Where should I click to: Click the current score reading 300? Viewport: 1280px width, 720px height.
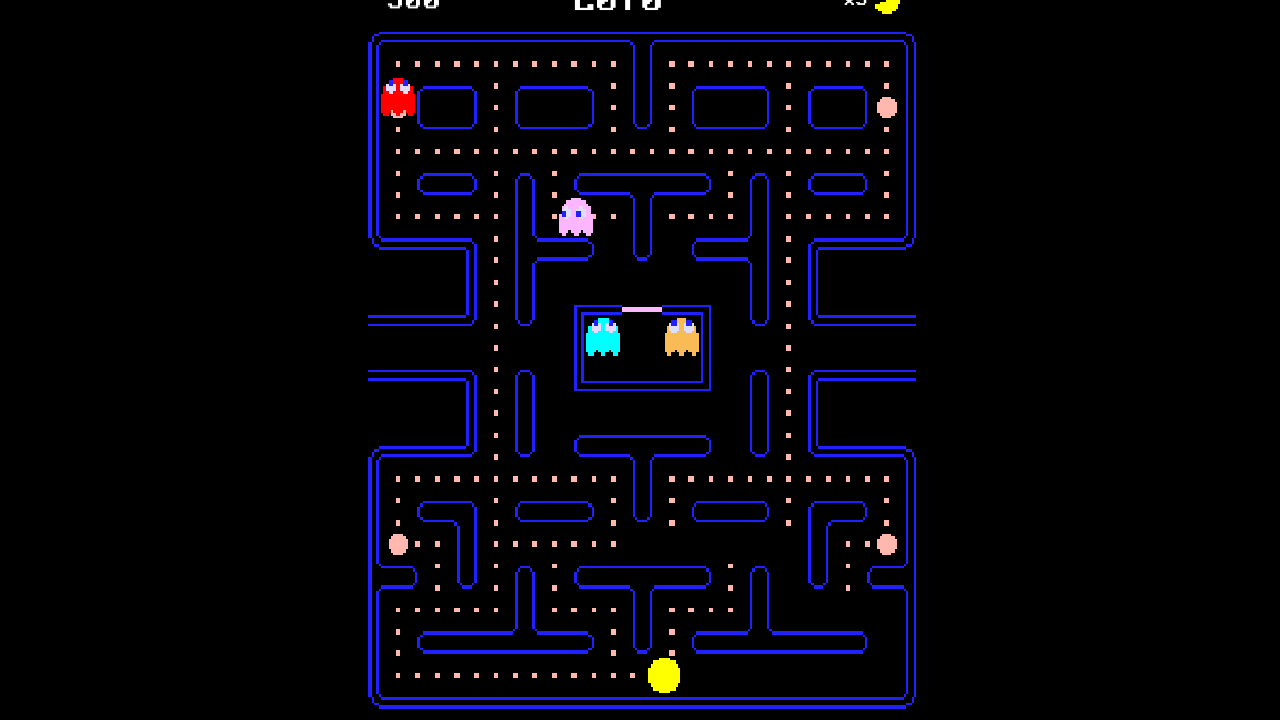pyautogui.click(x=413, y=6)
